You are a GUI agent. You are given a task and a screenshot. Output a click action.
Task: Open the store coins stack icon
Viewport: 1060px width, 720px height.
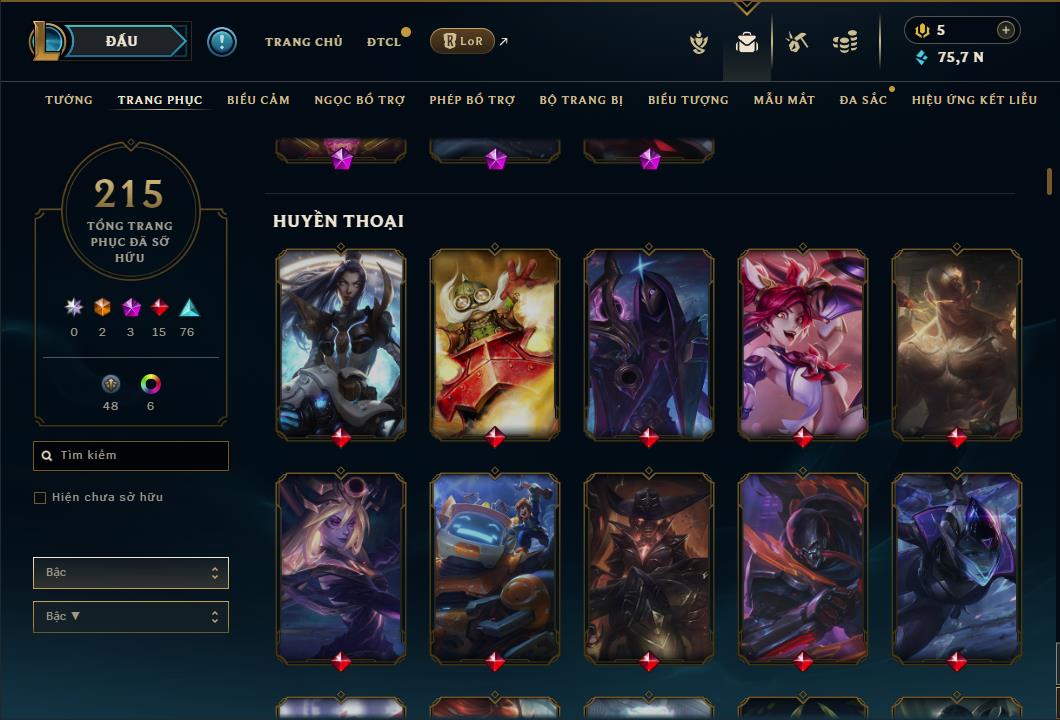click(x=845, y=42)
